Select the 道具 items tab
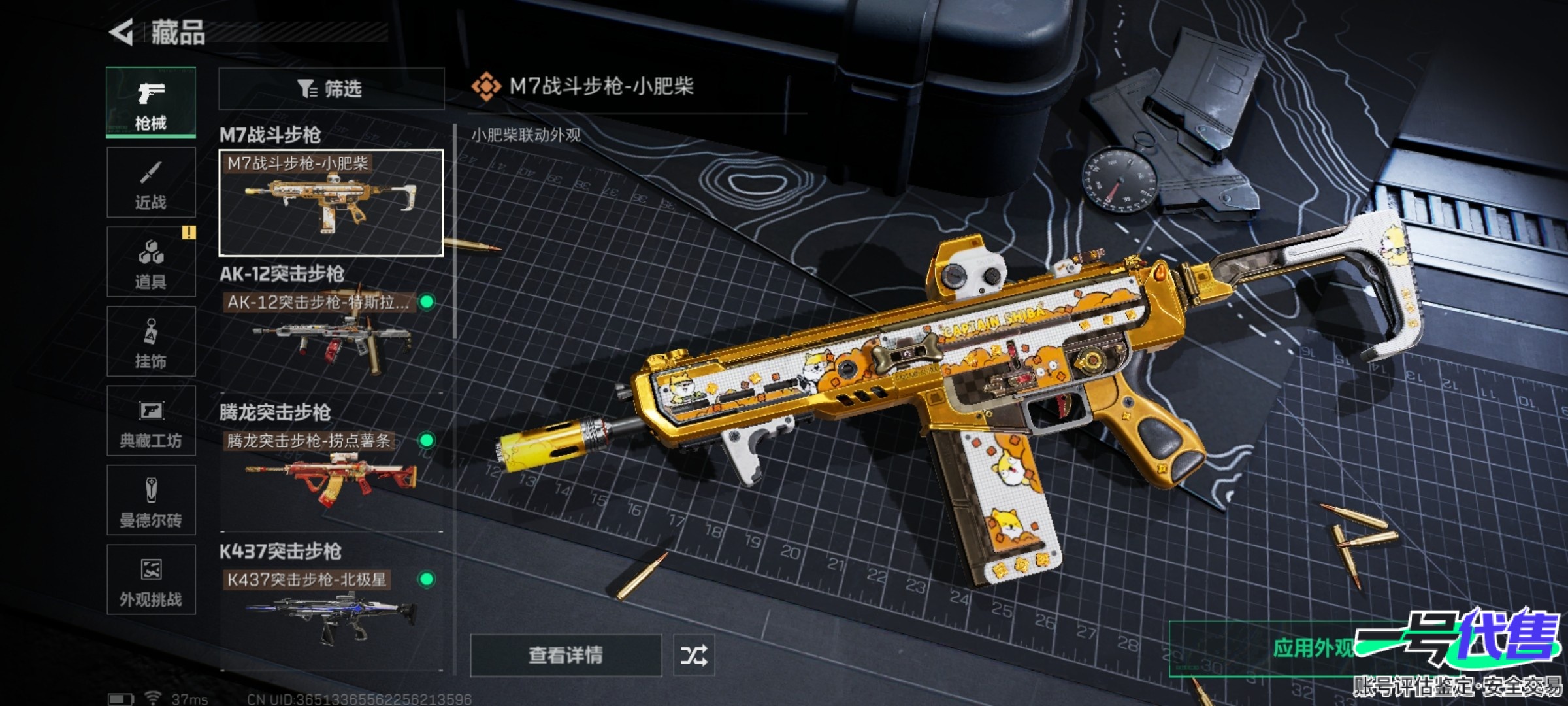 [x=151, y=262]
